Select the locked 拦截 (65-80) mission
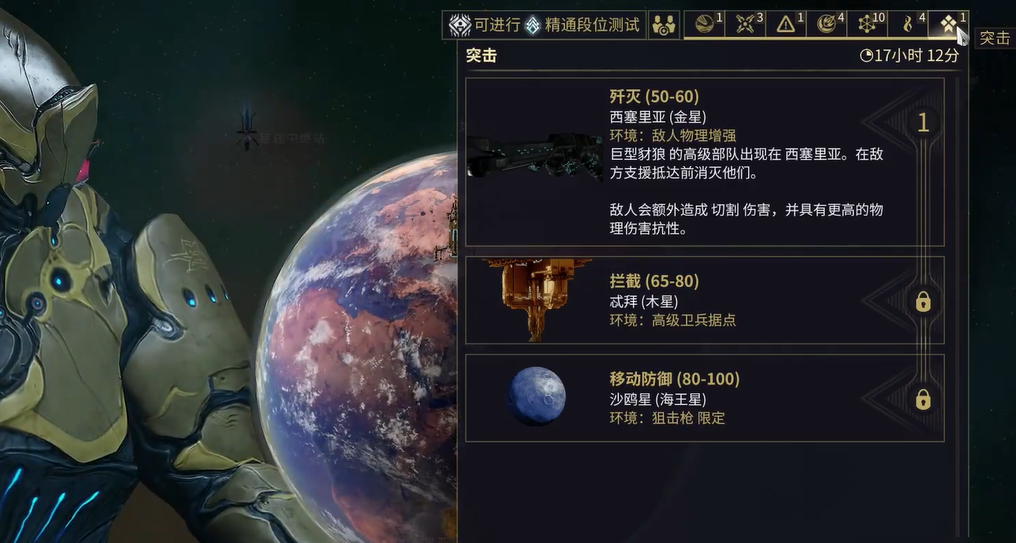Viewport: 1016px width, 543px height. pos(704,300)
